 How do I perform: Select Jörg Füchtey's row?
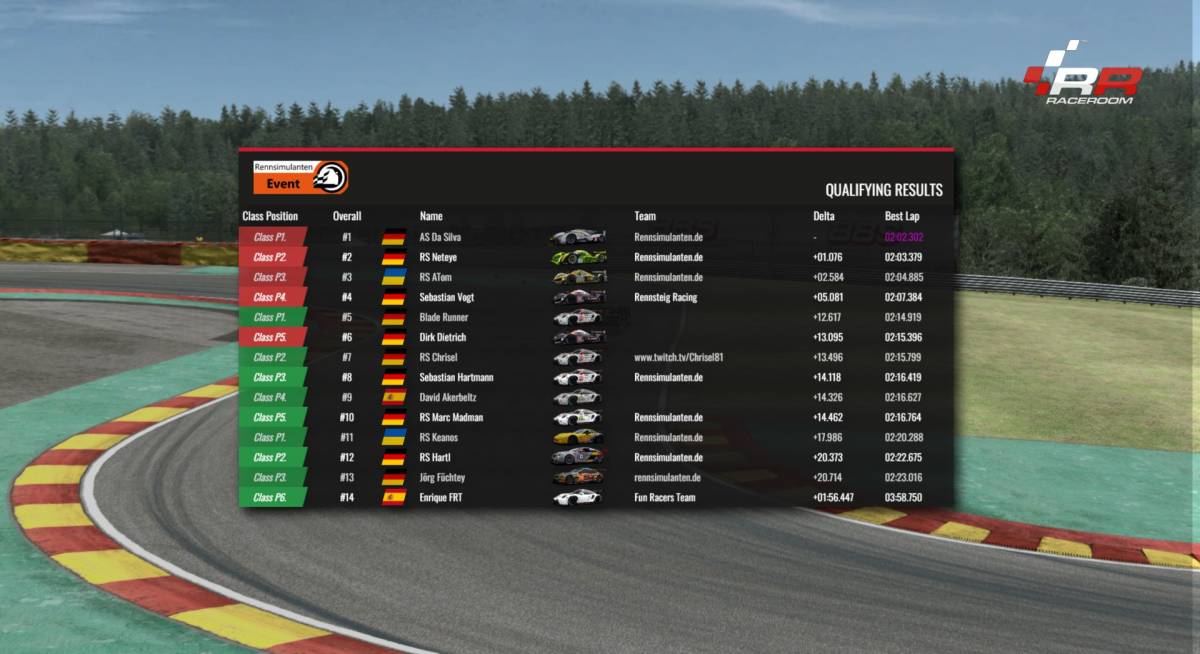click(442, 477)
